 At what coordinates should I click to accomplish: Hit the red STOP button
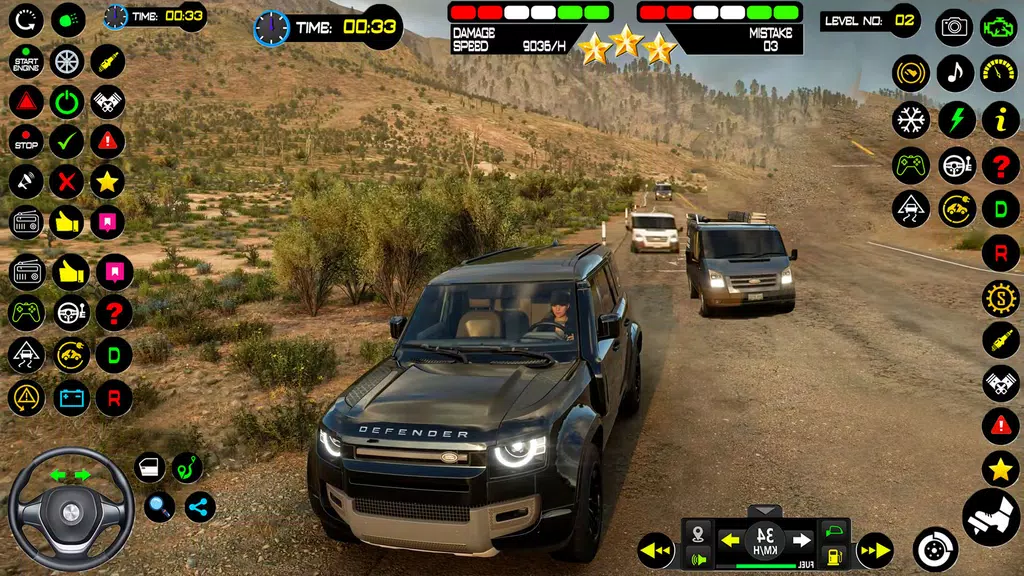pos(26,142)
